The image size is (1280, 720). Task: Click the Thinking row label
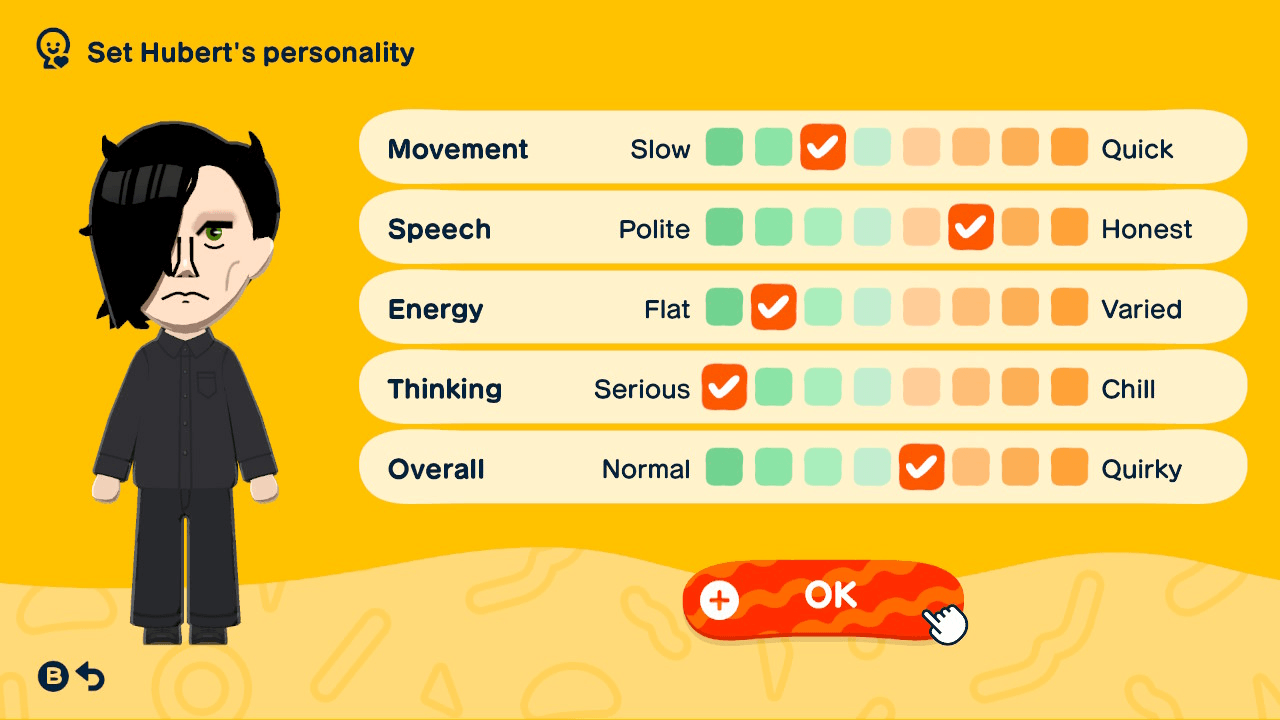click(x=444, y=388)
